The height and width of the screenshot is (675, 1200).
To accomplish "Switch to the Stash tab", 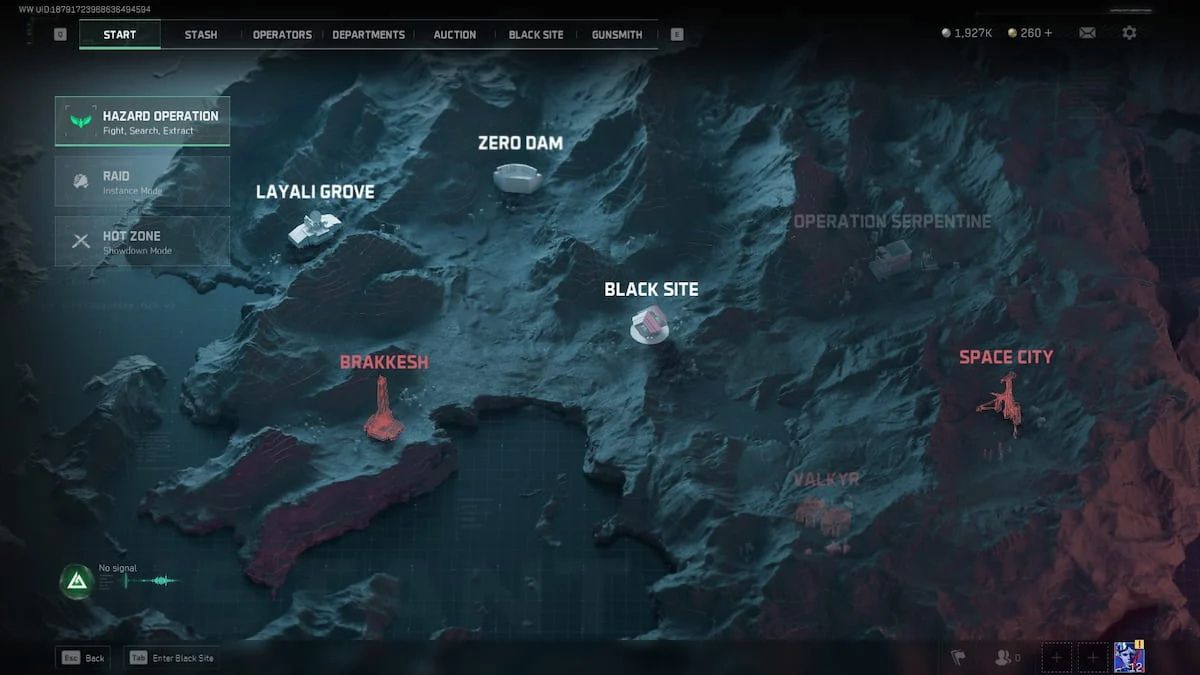I will pyautogui.click(x=200, y=35).
